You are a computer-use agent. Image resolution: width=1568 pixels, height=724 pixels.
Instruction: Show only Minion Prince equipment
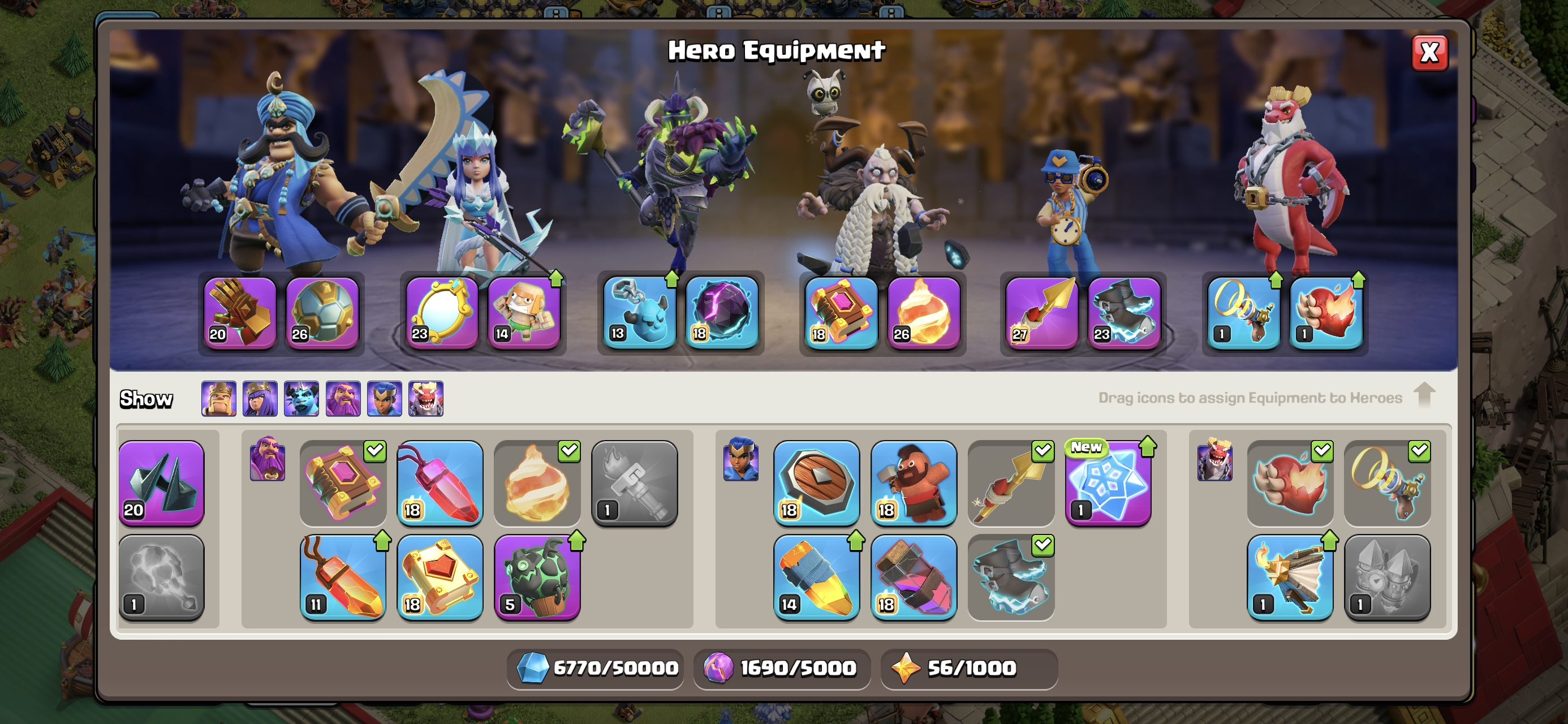pos(302,399)
